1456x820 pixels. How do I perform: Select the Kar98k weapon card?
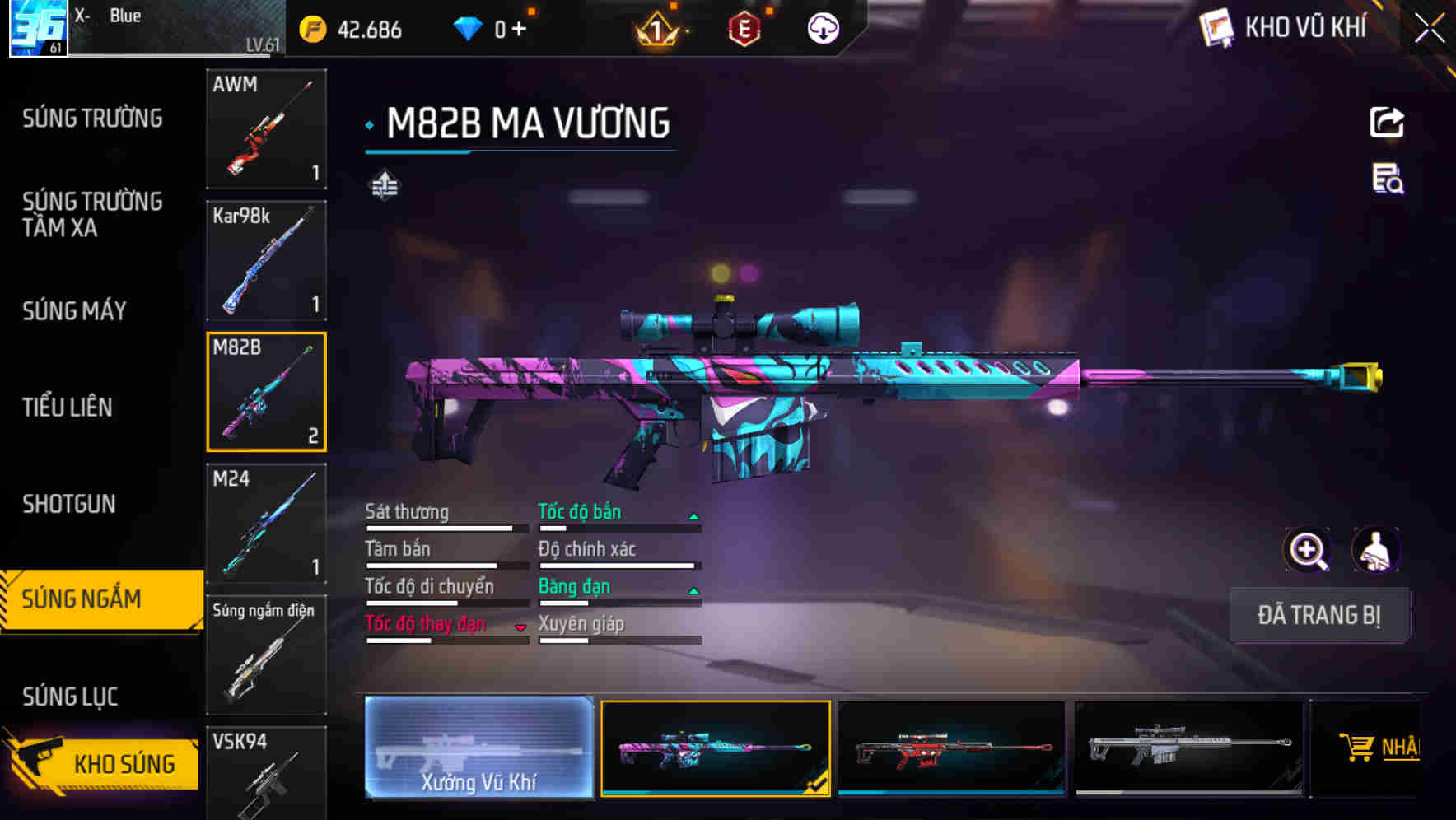266,260
